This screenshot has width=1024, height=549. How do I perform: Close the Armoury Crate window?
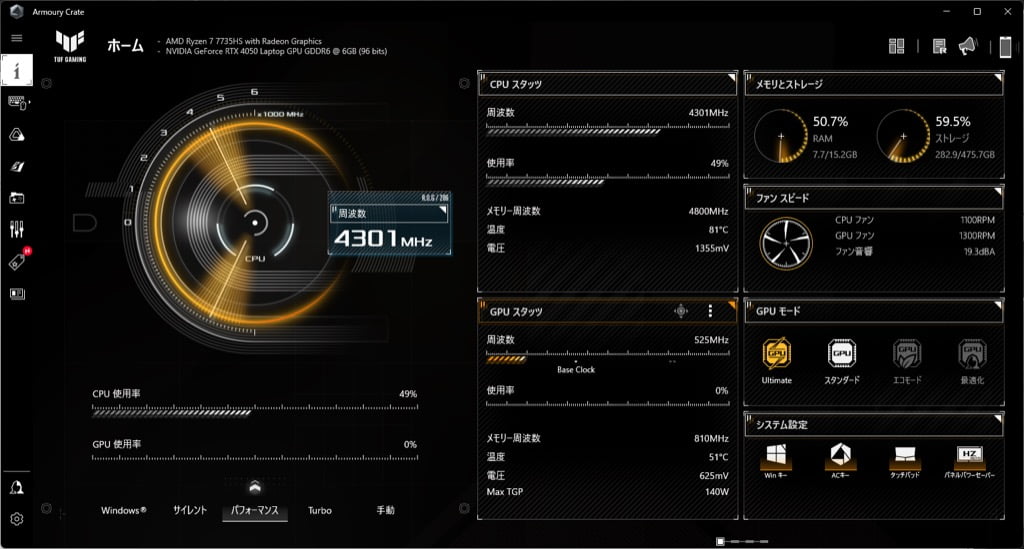pos(1005,11)
